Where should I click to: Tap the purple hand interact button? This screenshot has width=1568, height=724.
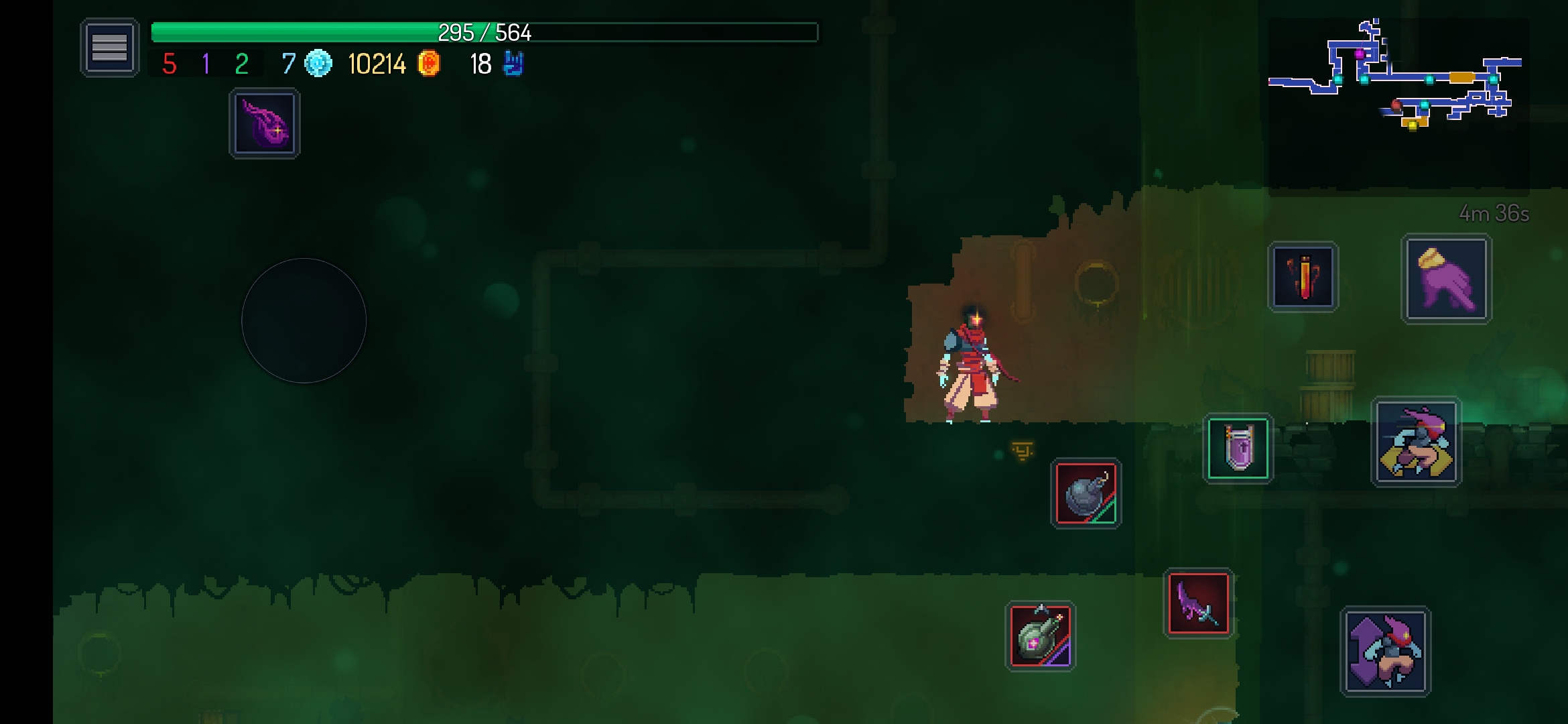(1446, 279)
